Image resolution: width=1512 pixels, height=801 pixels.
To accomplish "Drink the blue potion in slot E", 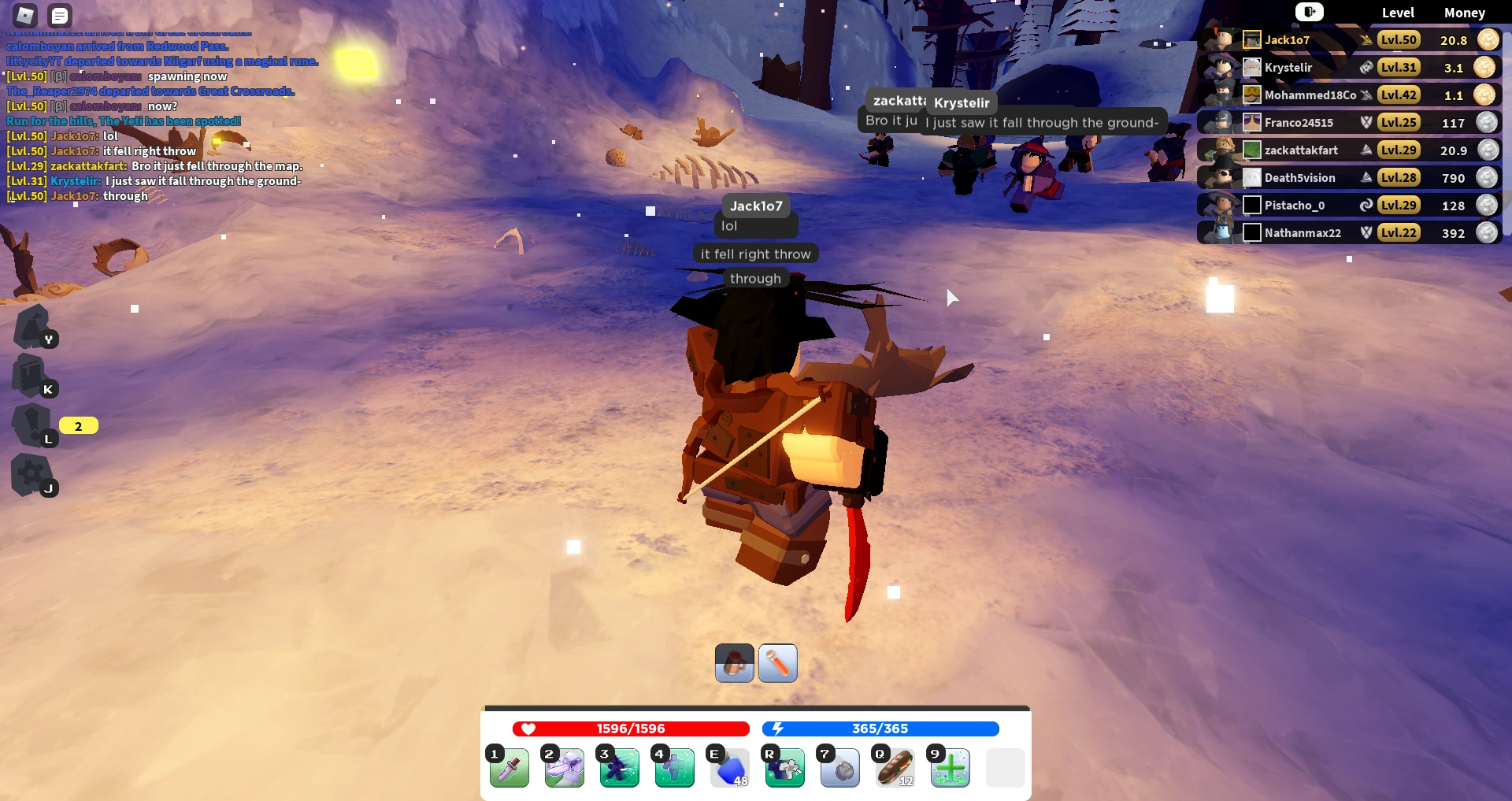I will (x=729, y=768).
